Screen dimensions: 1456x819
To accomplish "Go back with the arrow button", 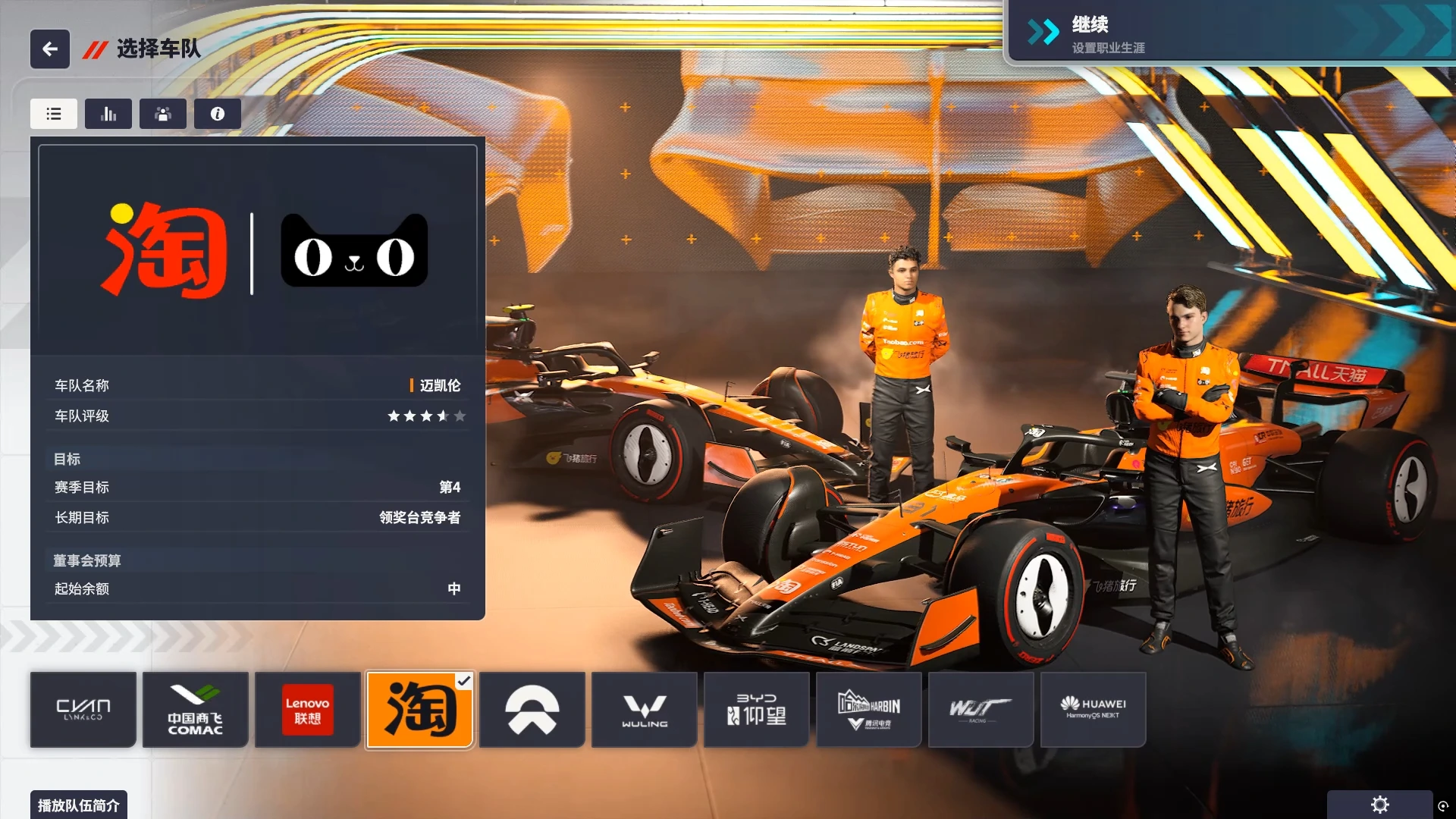I will (50, 49).
